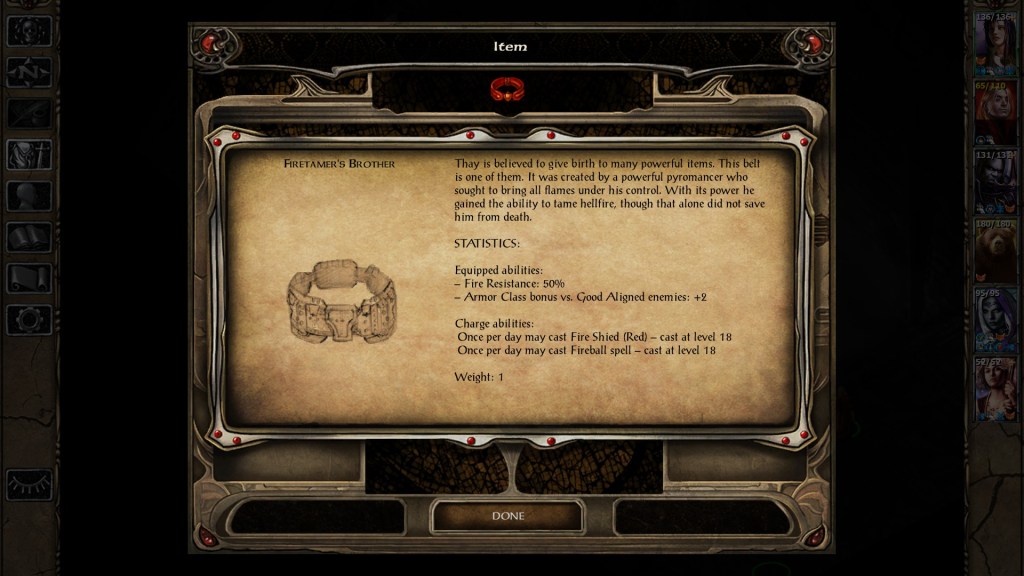Screen dimensions: 1024x576
Task: Select the armored portrait with 131/131 health
Action: click(x=996, y=181)
